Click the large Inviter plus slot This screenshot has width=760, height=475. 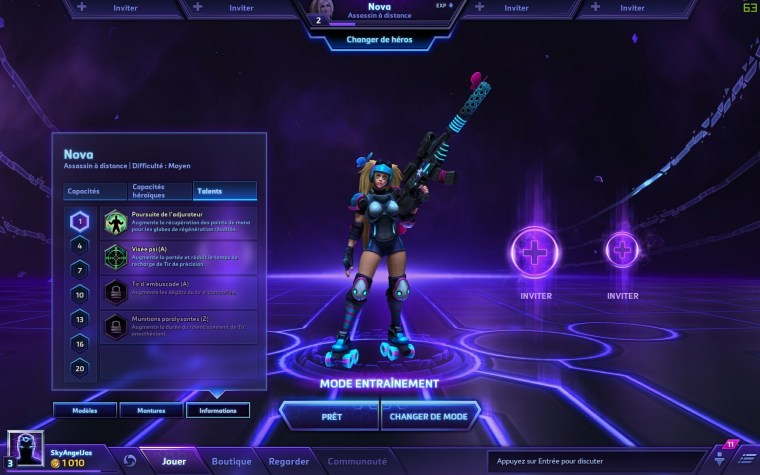click(536, 252)
